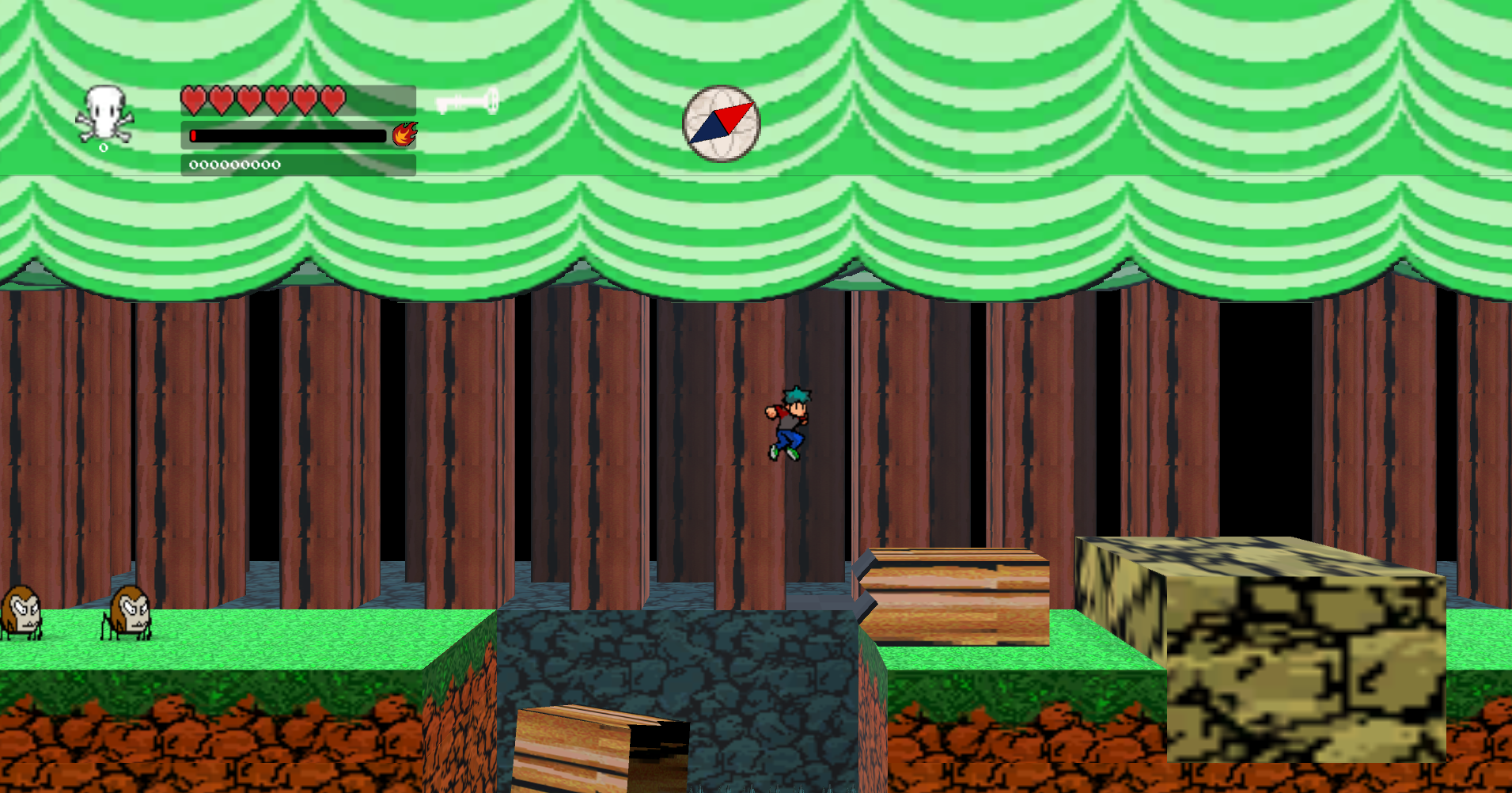Activate the fireball flame icon
1512x793 pixels.
pos(404,135)
